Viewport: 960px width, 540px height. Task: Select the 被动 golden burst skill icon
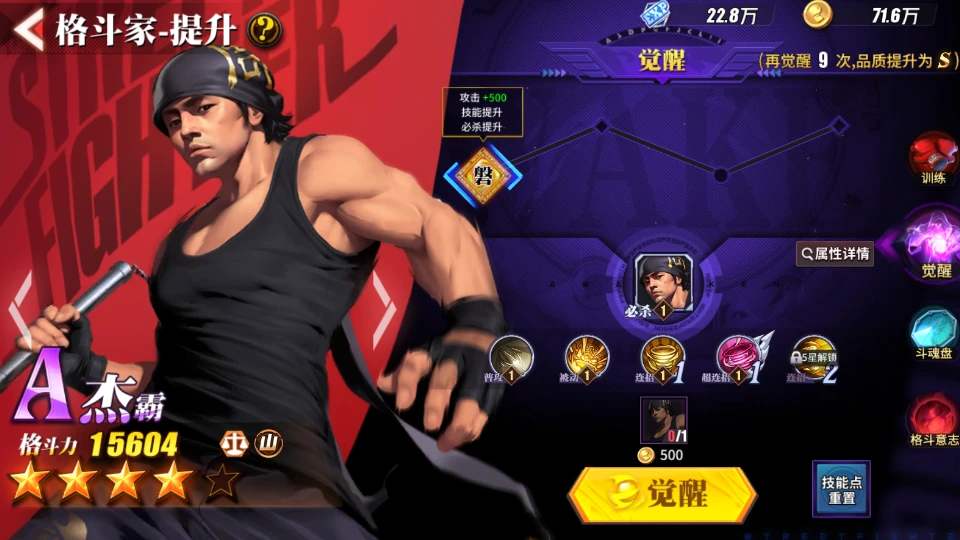[x=587, y=357]
